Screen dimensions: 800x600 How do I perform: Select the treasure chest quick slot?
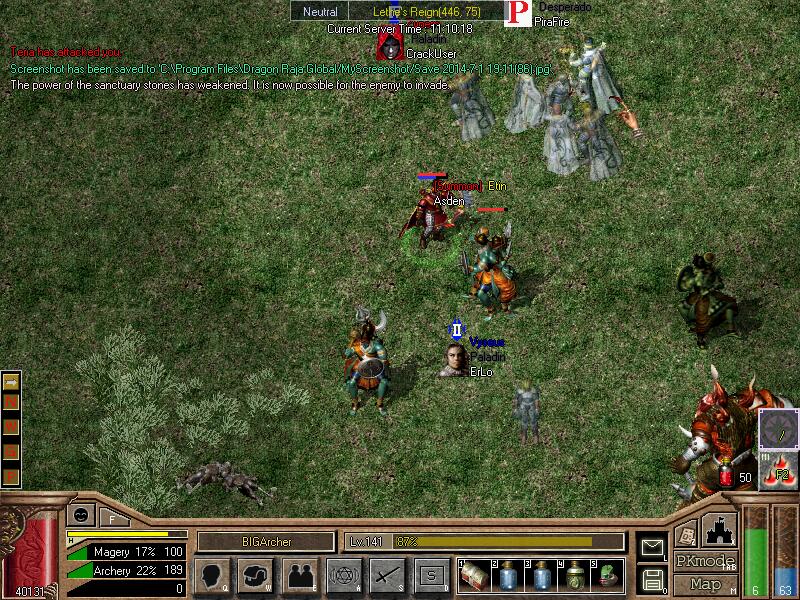[x=474, y=575]
